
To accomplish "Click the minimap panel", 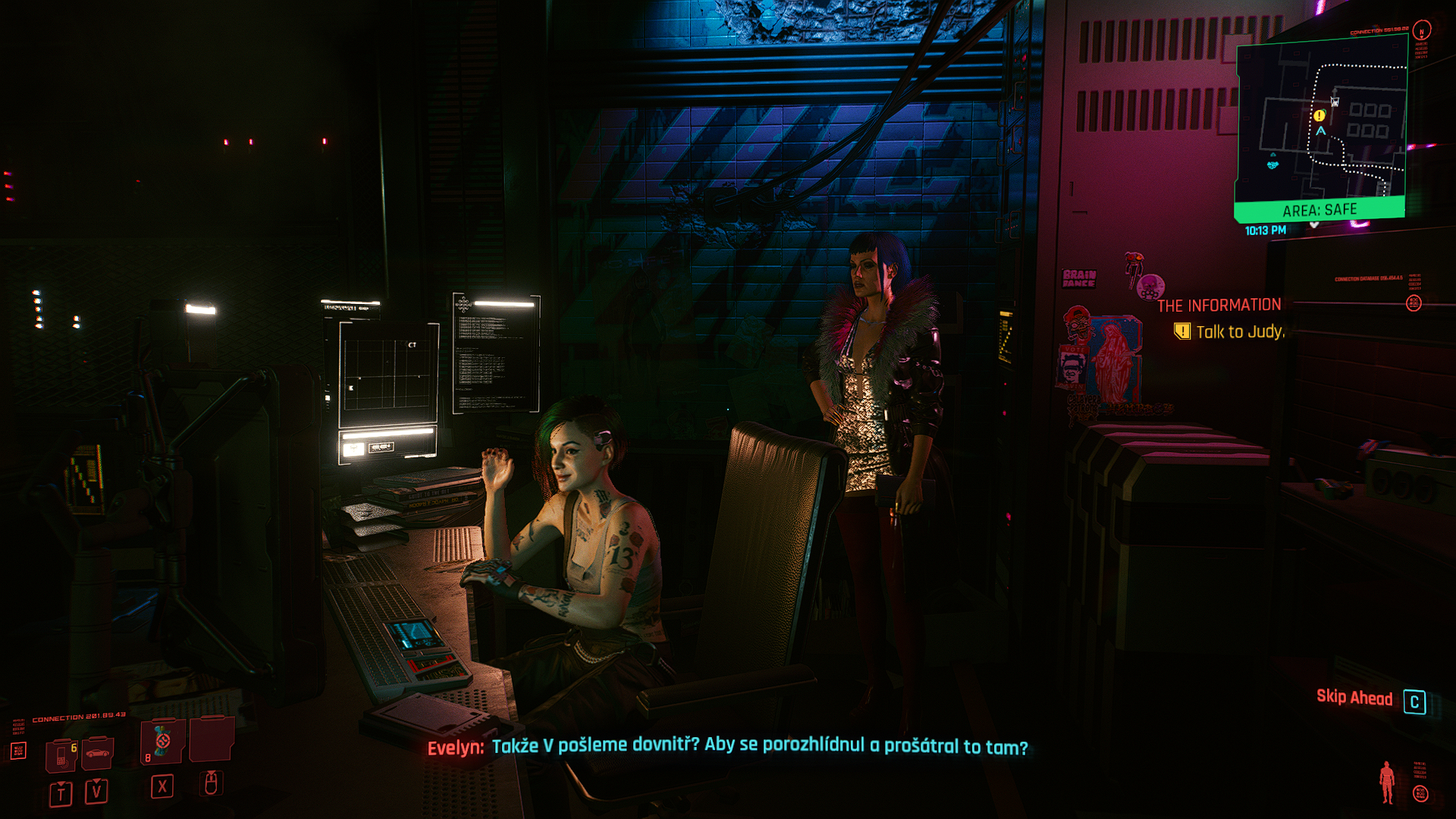I will click(1321, 125).
